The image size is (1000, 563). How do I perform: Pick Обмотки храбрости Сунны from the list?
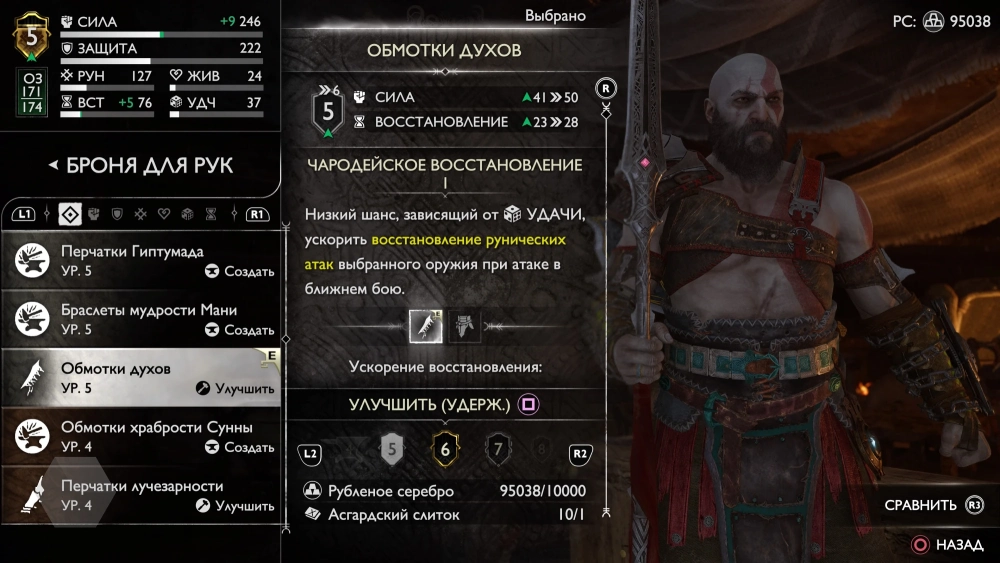pos(140,436)
